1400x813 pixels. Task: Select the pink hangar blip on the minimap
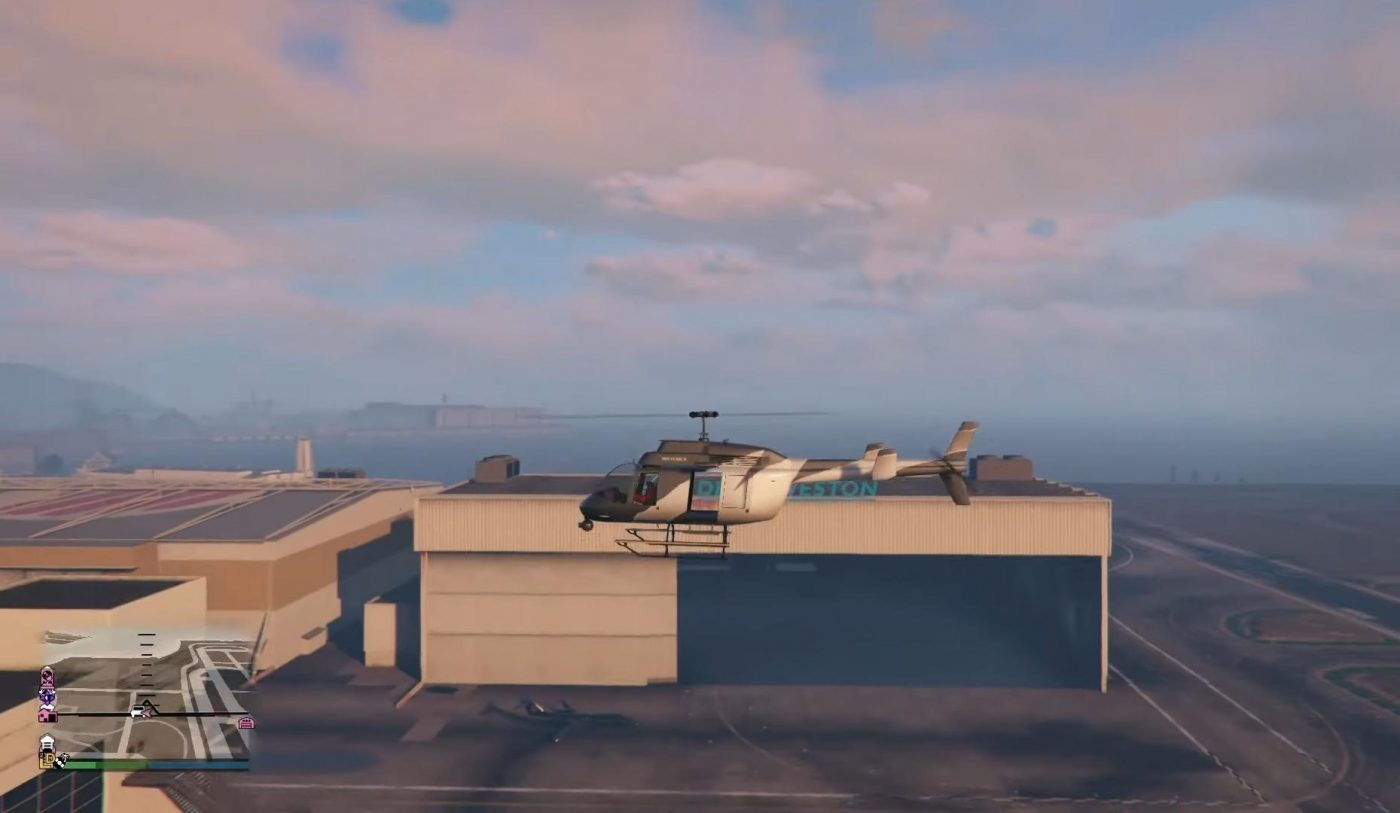[x=247, y=722]
